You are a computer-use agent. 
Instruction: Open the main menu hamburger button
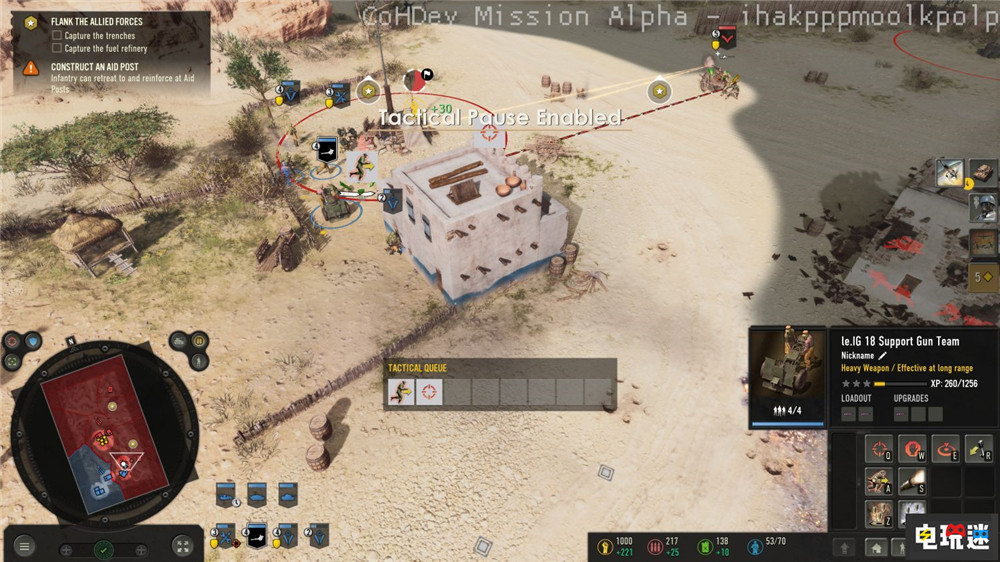[x=24, y=546]
